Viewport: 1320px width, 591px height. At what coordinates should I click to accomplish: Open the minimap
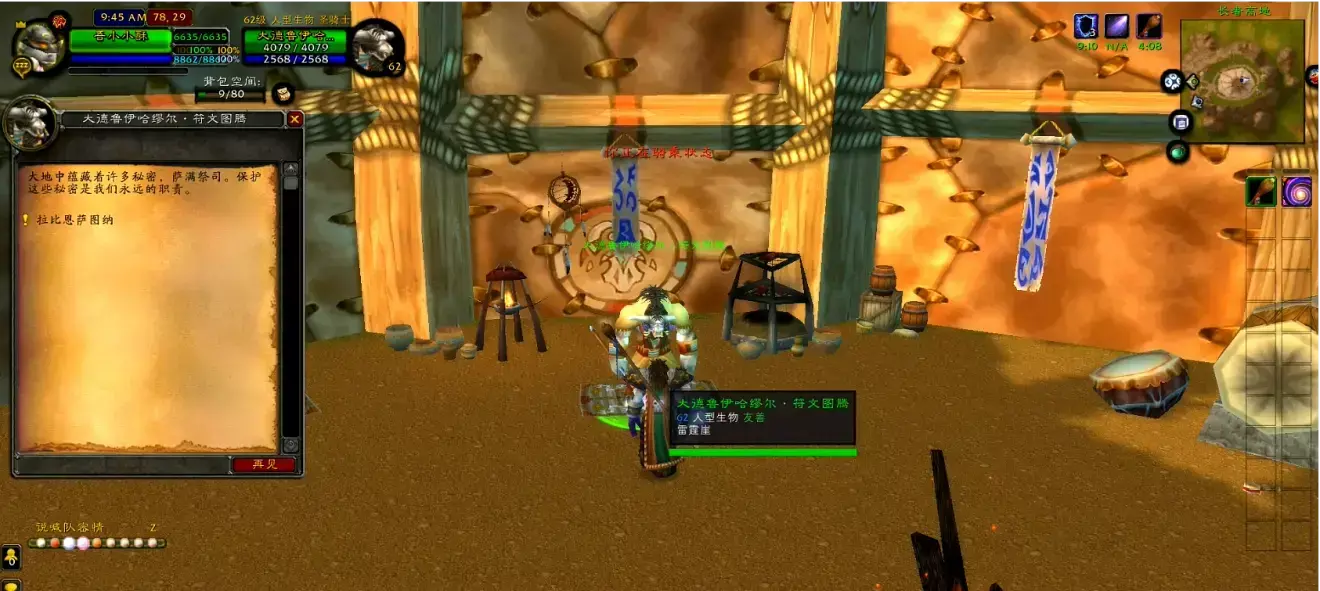coord(1241,79)
